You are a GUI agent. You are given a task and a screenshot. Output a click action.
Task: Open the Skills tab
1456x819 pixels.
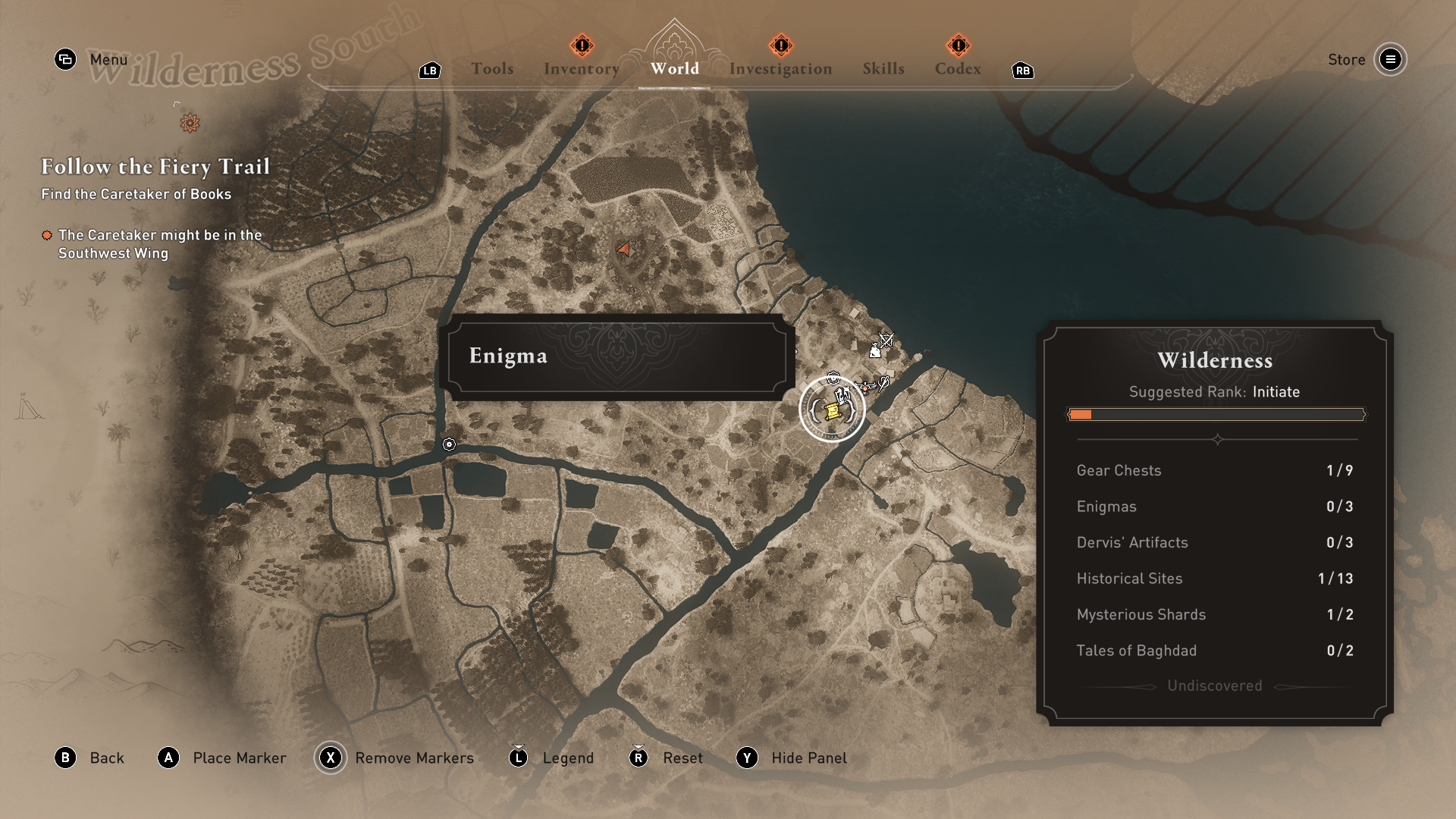click(883, 69)
